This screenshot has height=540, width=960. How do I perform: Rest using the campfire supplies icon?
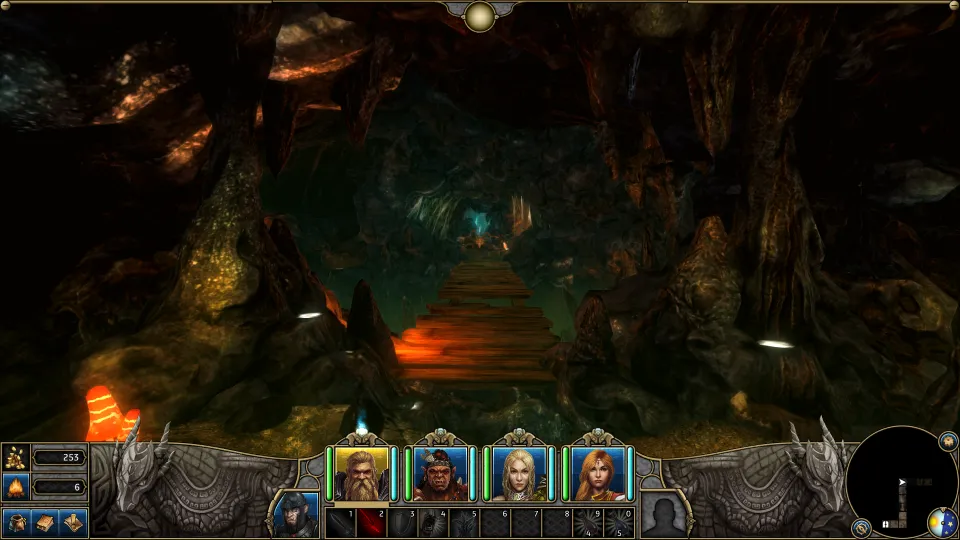point(16,488)
